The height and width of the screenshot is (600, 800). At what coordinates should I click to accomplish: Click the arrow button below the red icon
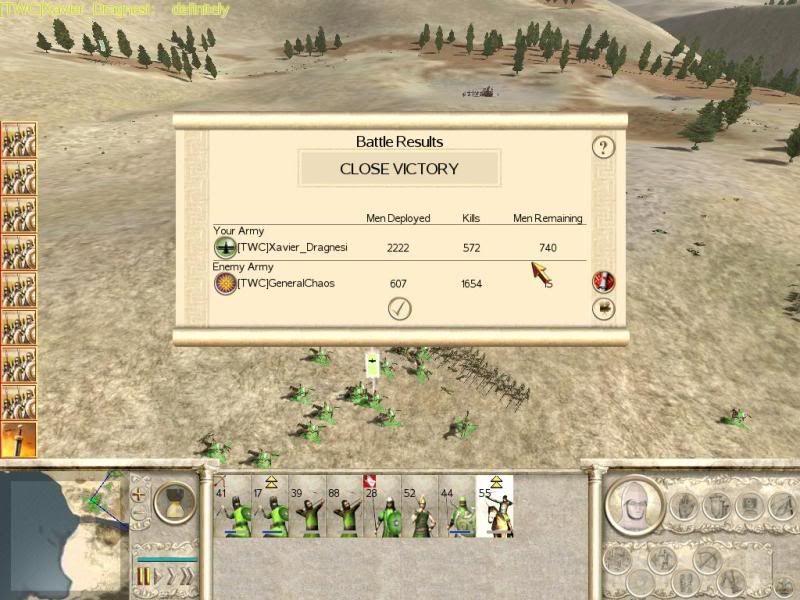603,309
